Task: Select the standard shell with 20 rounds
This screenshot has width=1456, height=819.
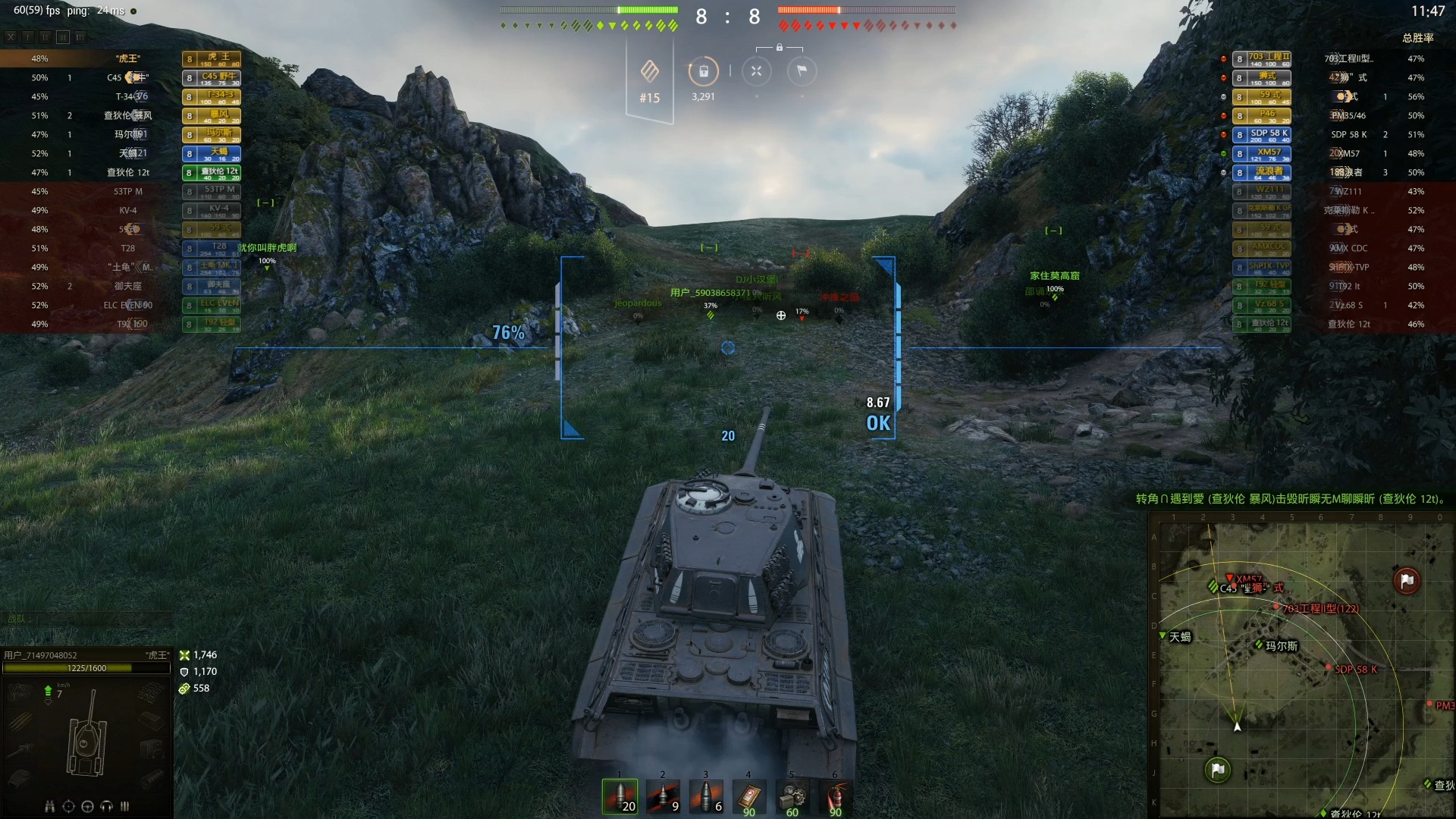Action: (620, 796)
